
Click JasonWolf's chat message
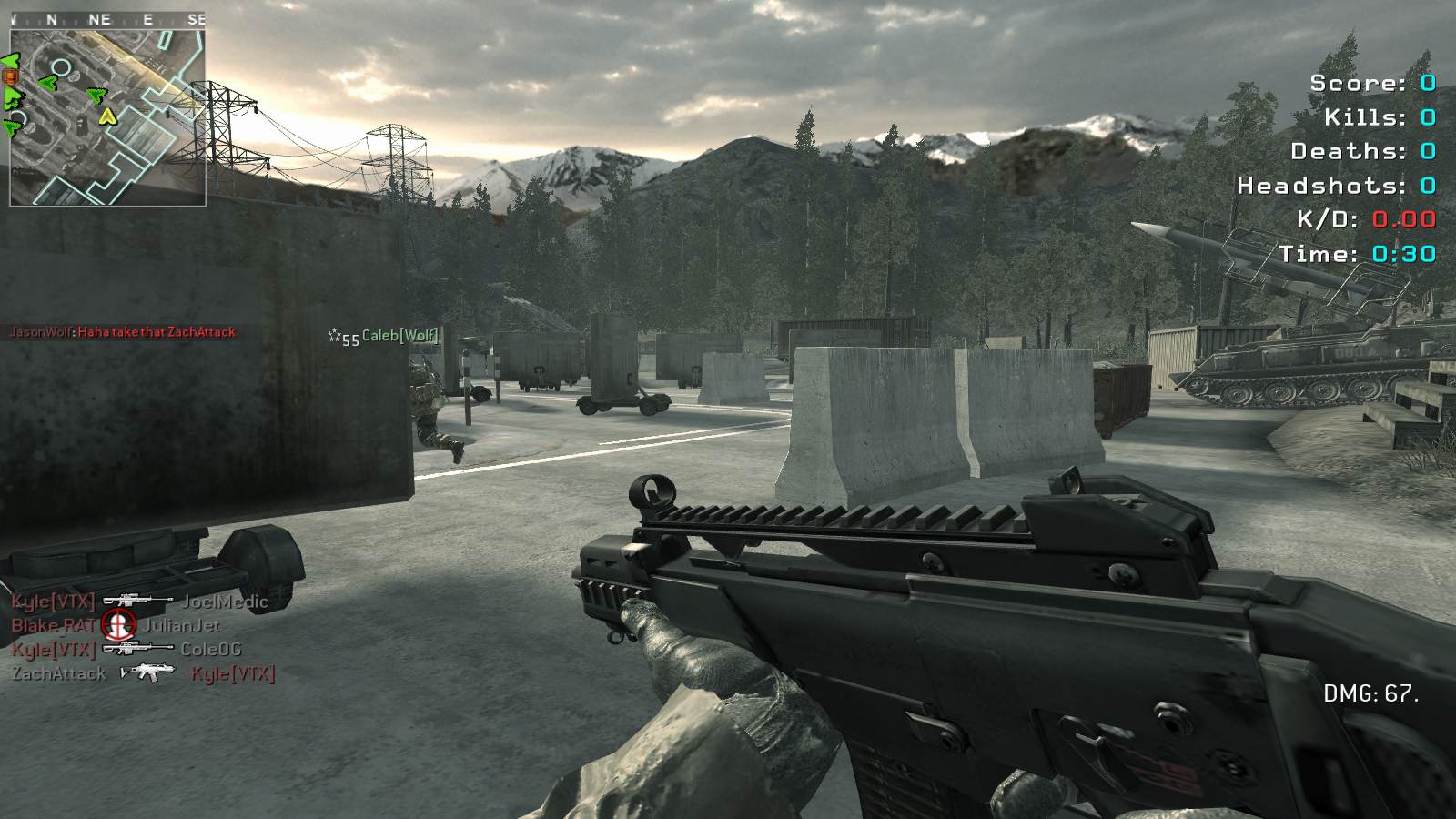tap(122, 332)
